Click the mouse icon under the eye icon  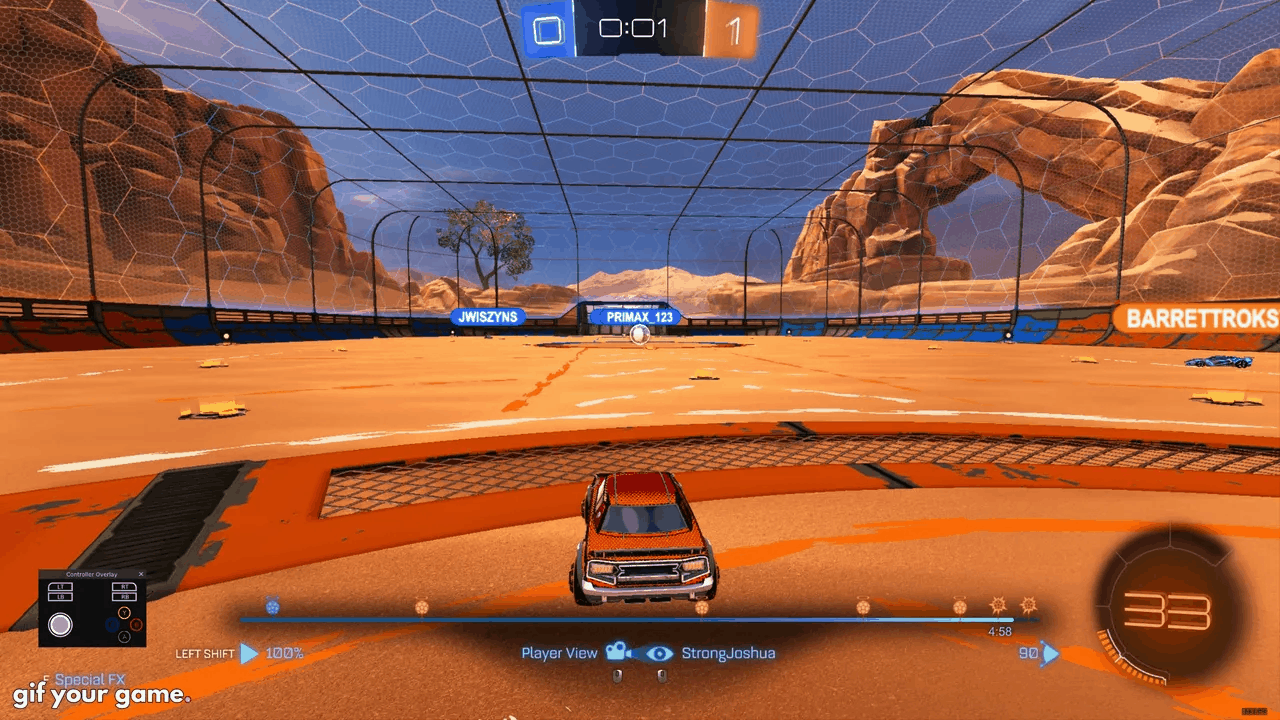(661, 675)
